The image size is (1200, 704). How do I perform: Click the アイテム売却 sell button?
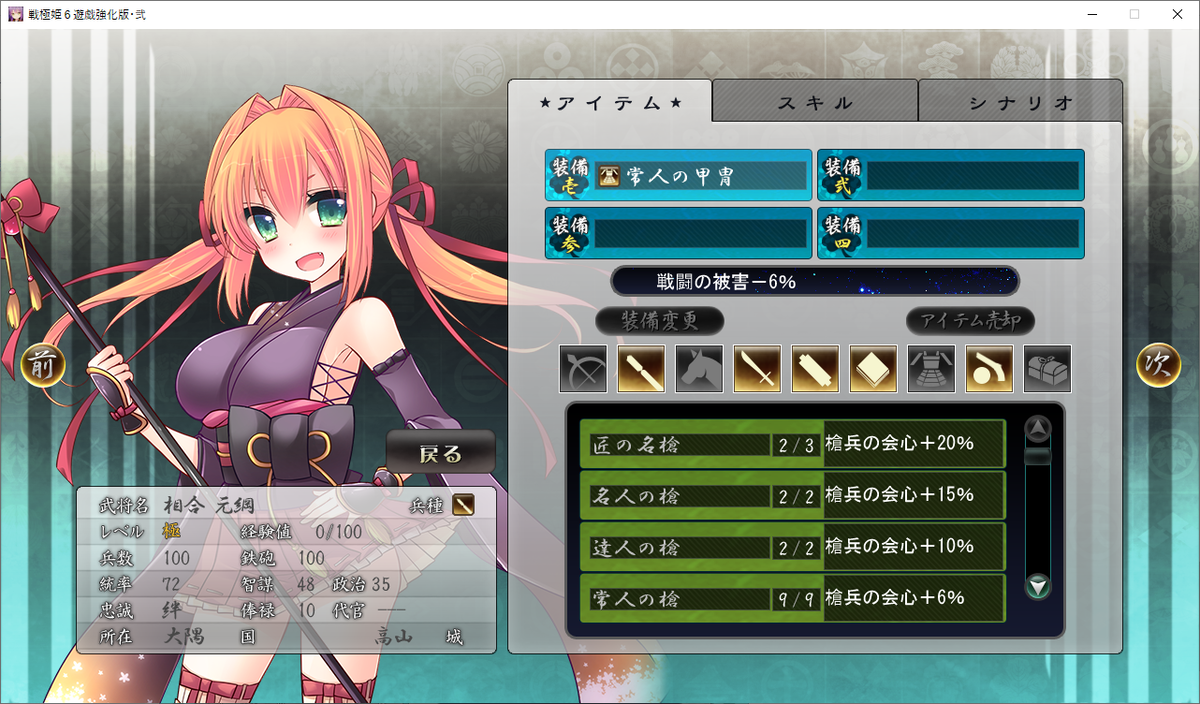coord(970,321)
